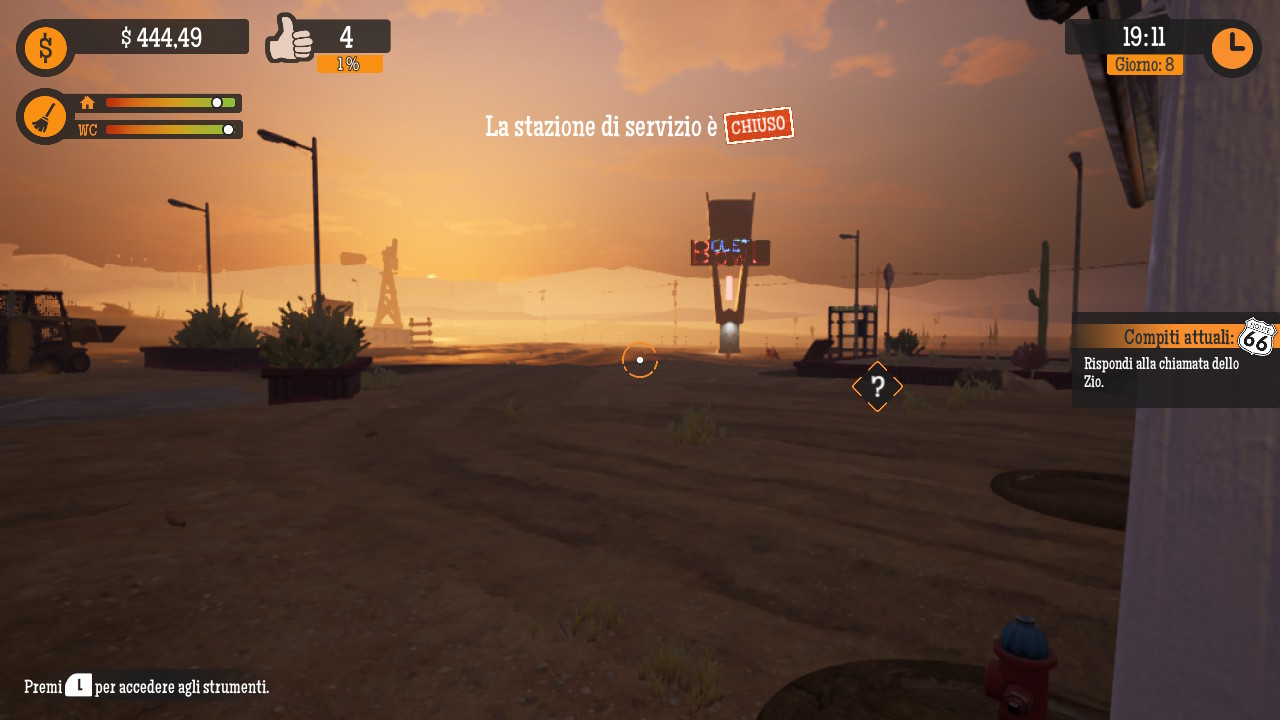Click the stazione di servizio status message
Image resolution: width=1280 pixels, height=720 pixels.
[x=600, y=126]
